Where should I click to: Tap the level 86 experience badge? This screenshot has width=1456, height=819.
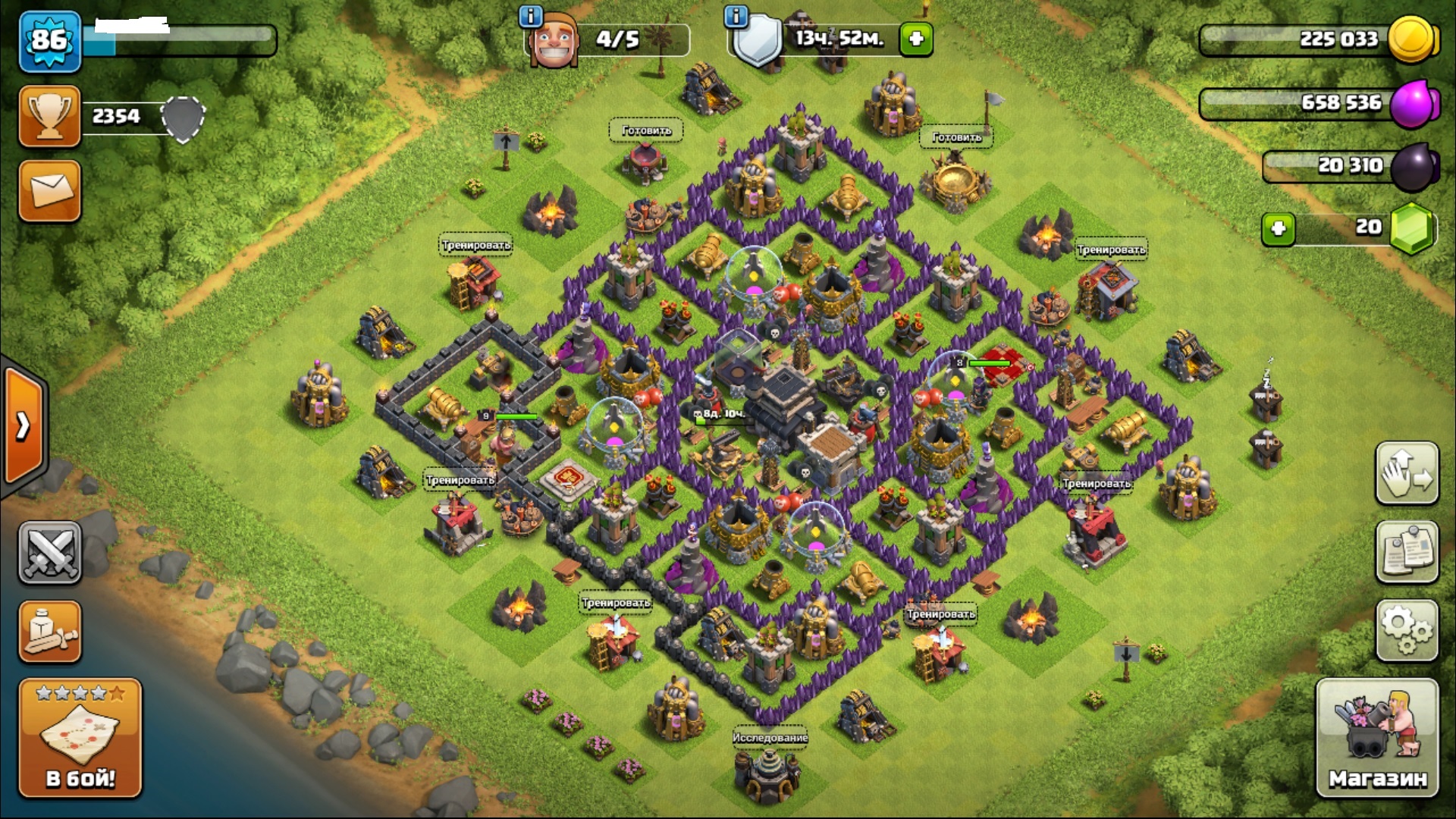(x=49, y=40)
